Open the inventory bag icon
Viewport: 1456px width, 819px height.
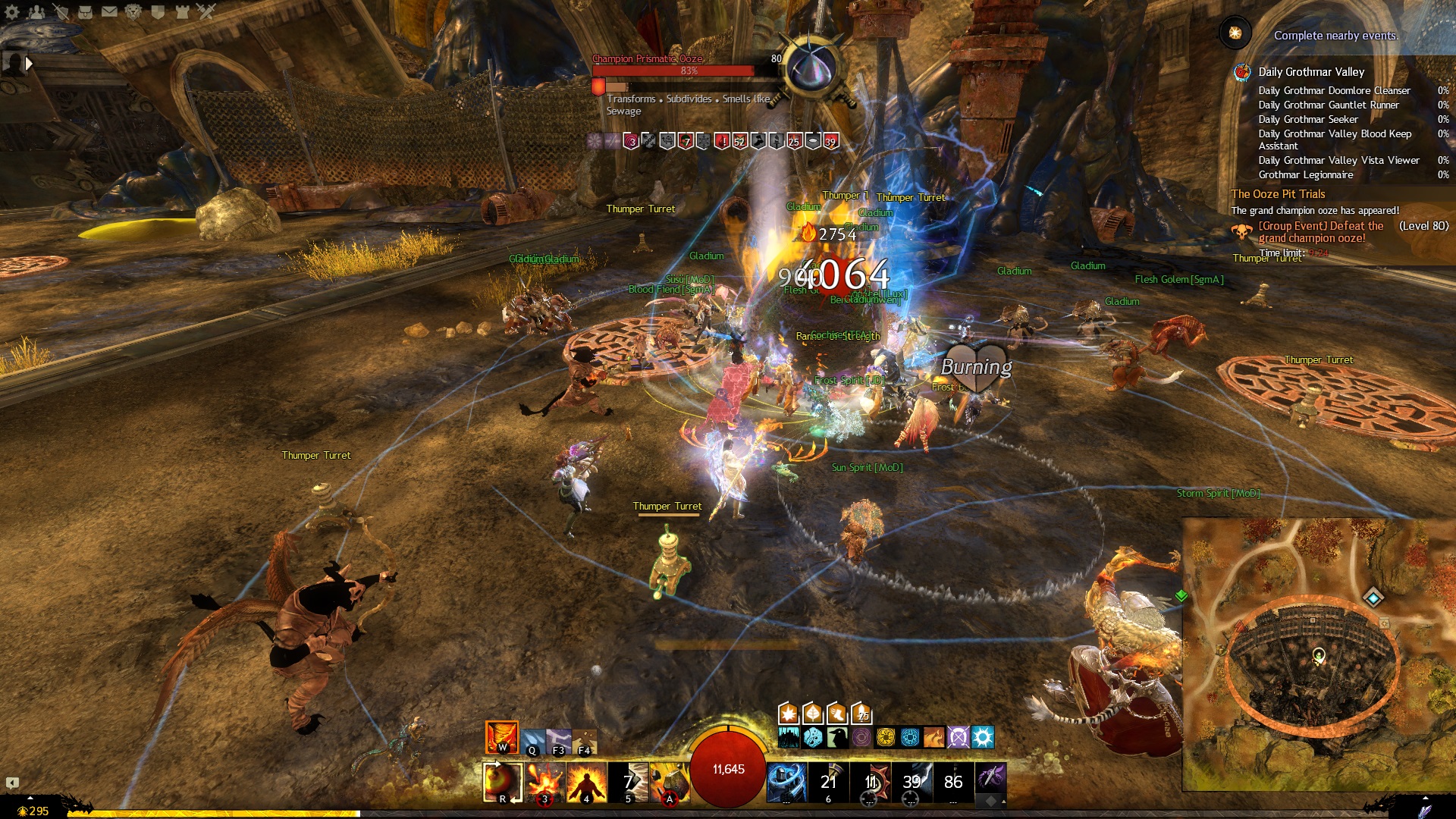(85, 11)
